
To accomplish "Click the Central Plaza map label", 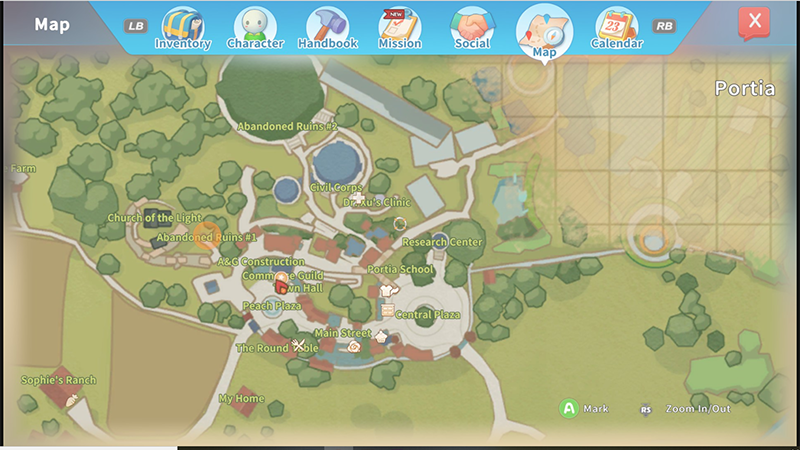I will 428,314.
